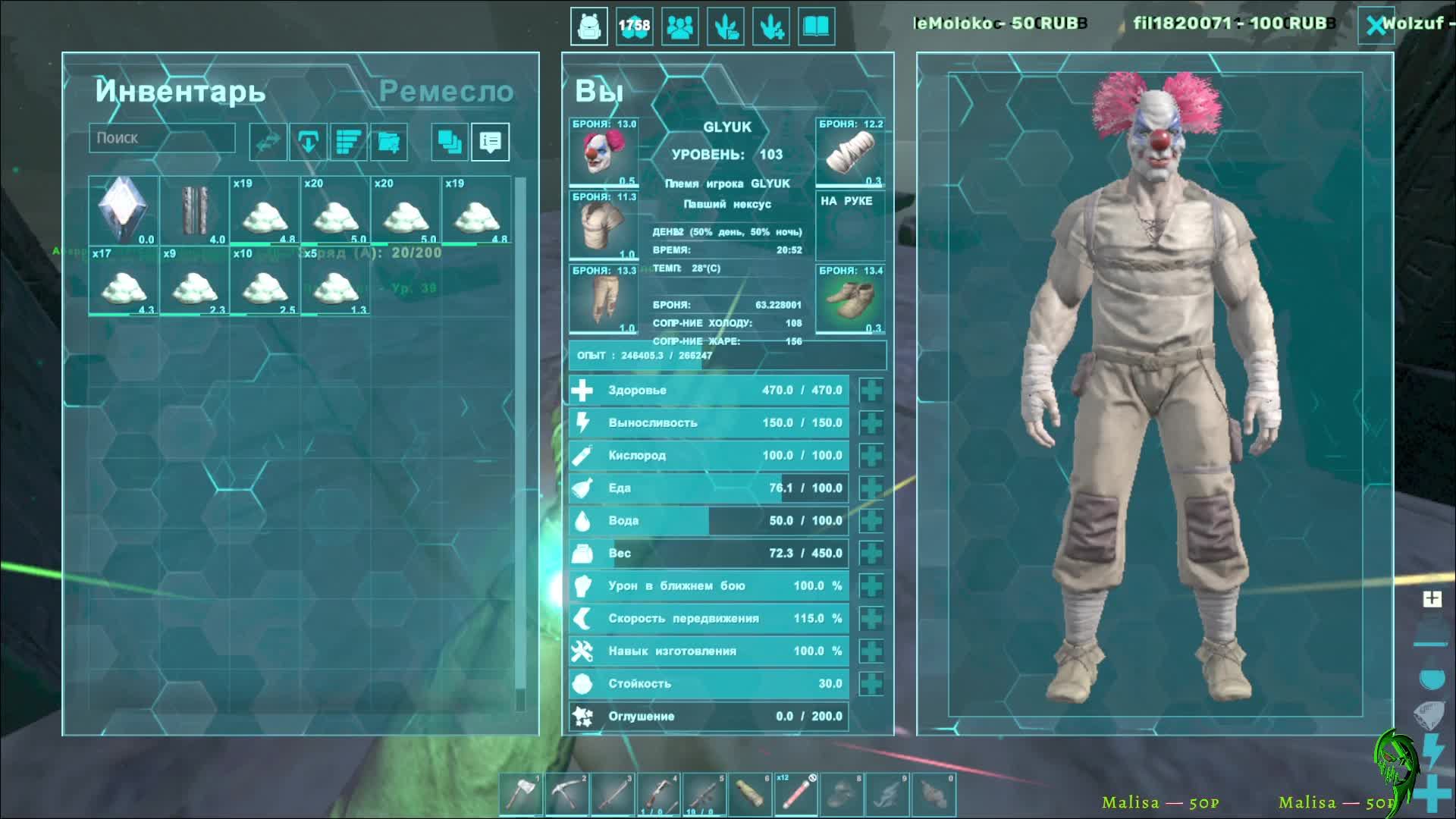Select the crystal gem inventory slot
1456x819 pixels.
coord(124,210)
